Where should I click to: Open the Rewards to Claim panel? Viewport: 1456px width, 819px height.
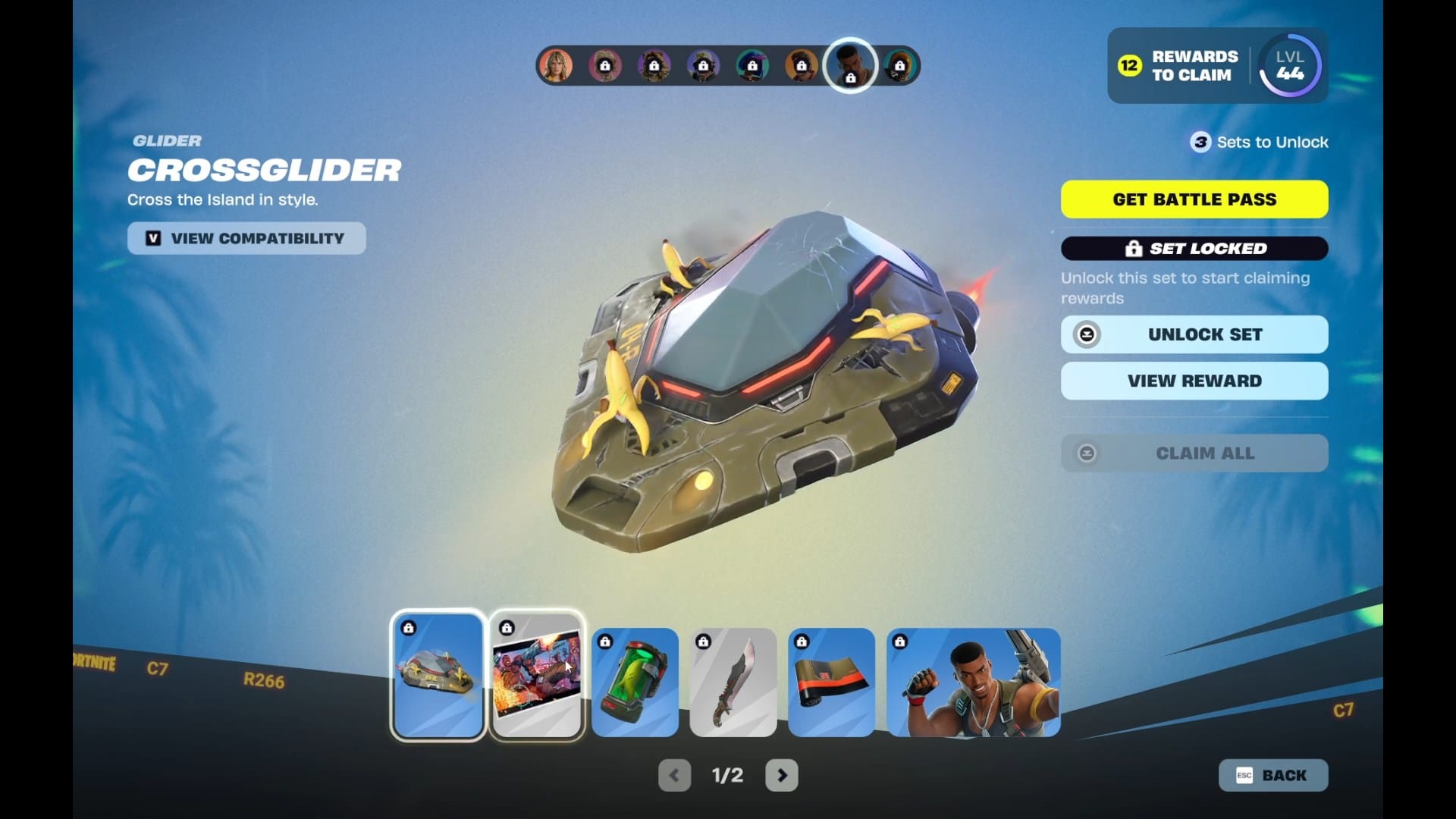coord(1180,66)
